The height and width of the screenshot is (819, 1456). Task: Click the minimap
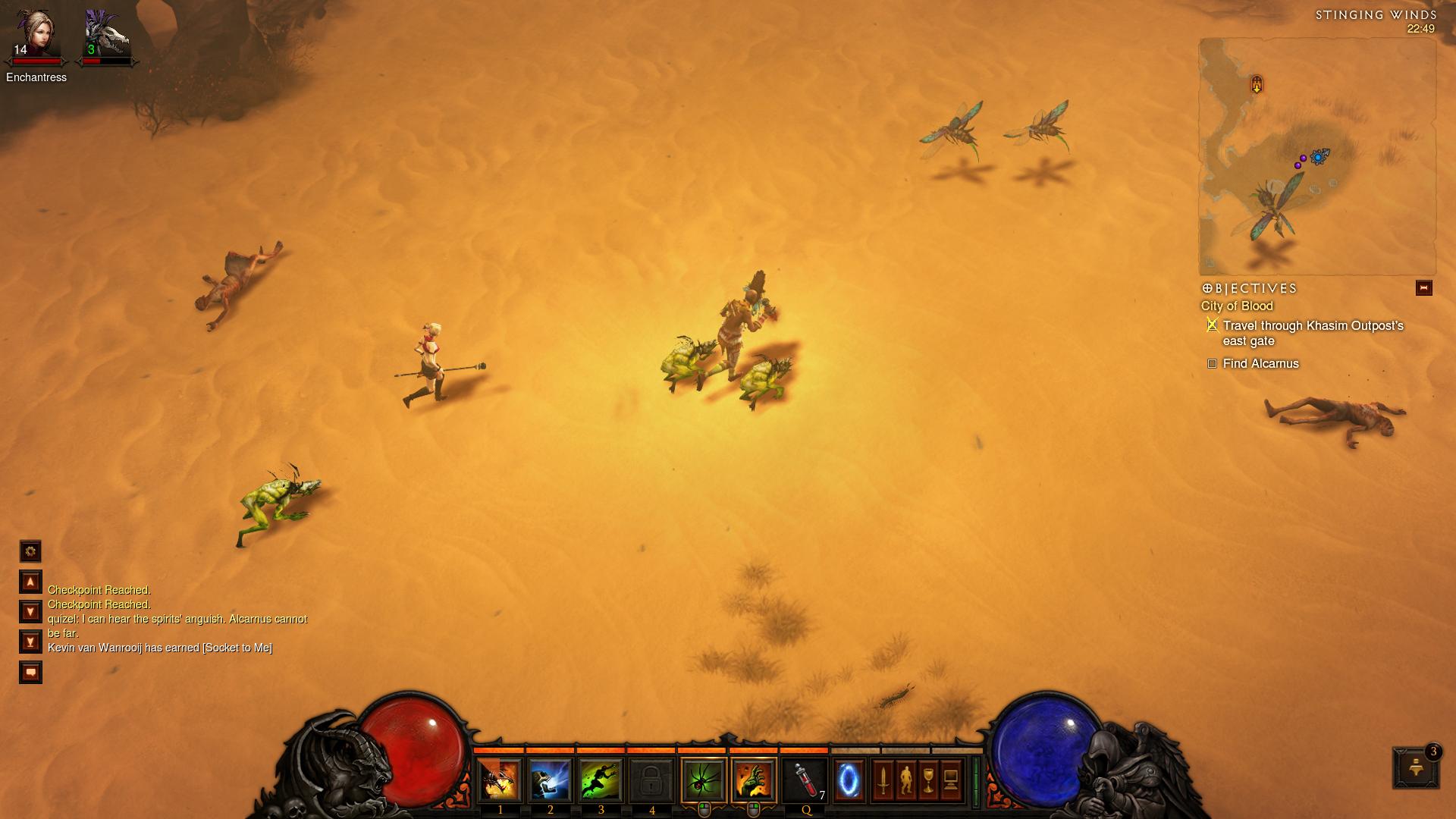click(1317, 157)
